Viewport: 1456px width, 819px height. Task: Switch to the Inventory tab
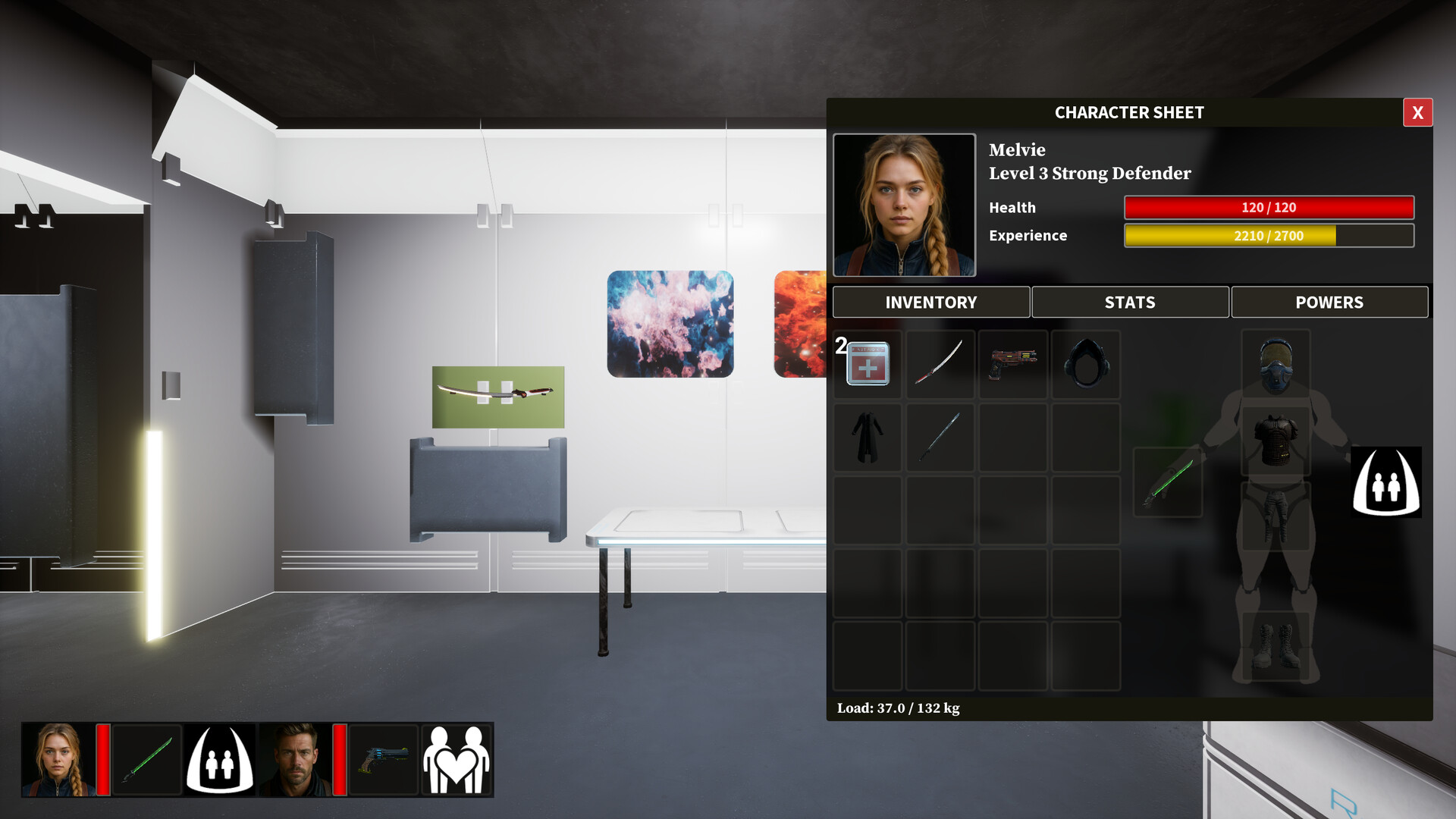click(x=930, y=303)
